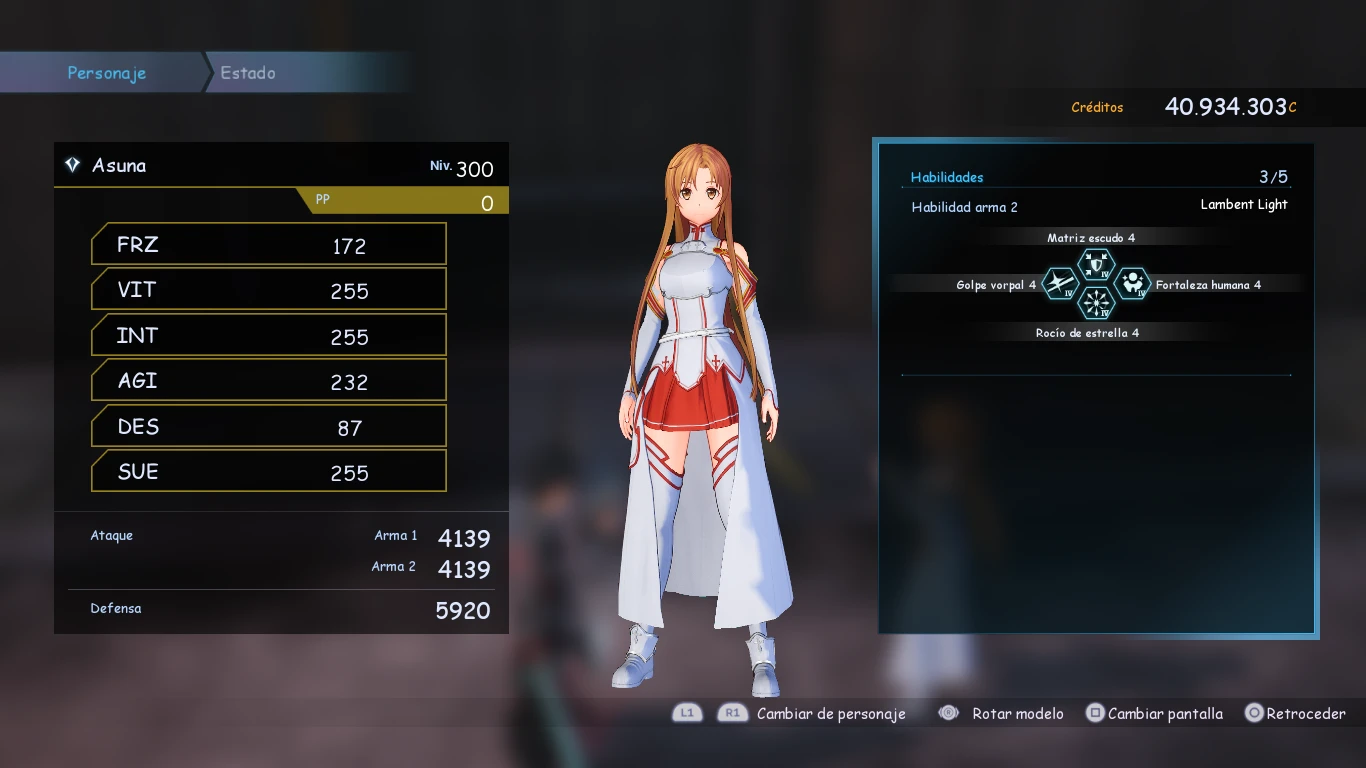Switch to the Personaje tab

coord(106,73)
